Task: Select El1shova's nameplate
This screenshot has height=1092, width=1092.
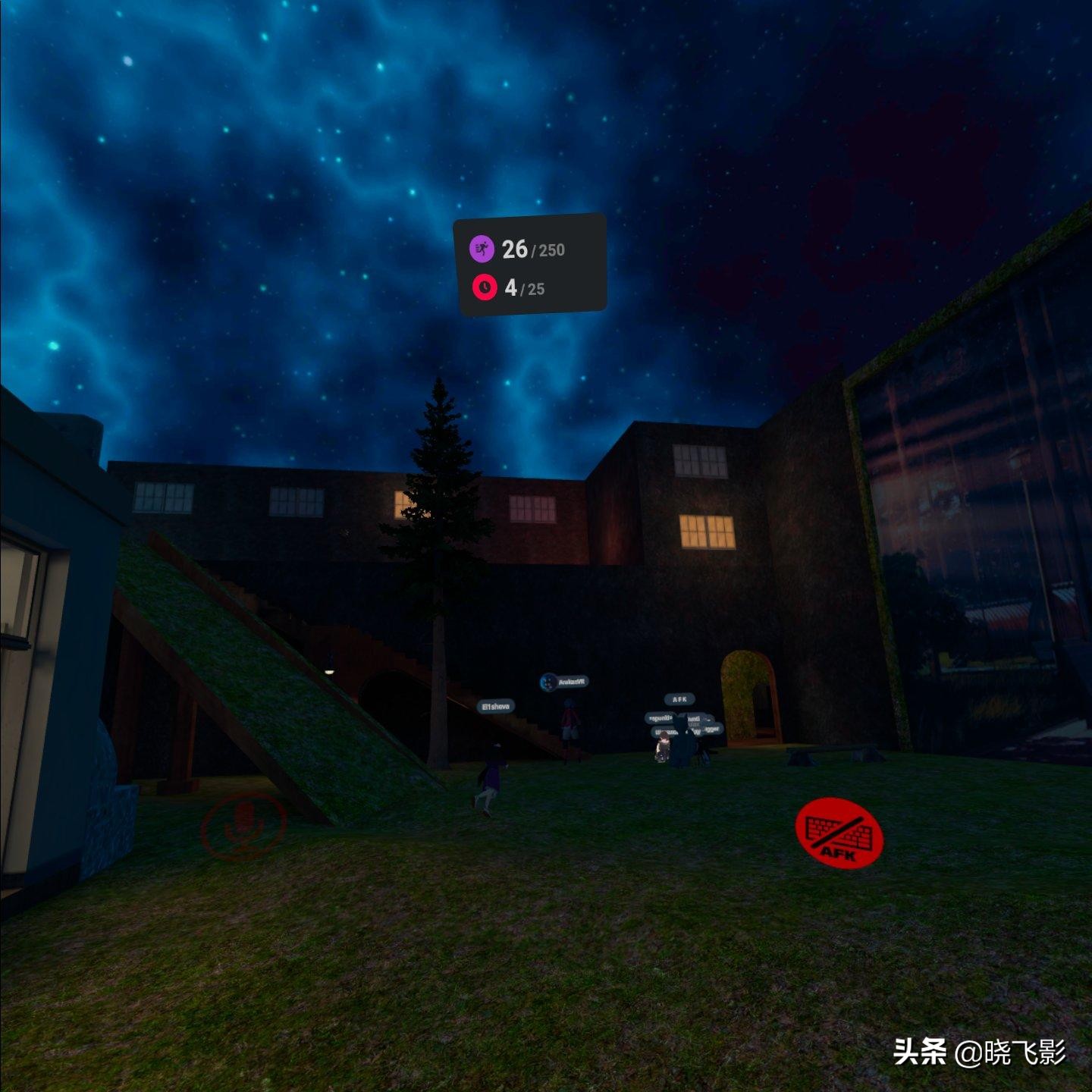Action: (x=495, y=706)
